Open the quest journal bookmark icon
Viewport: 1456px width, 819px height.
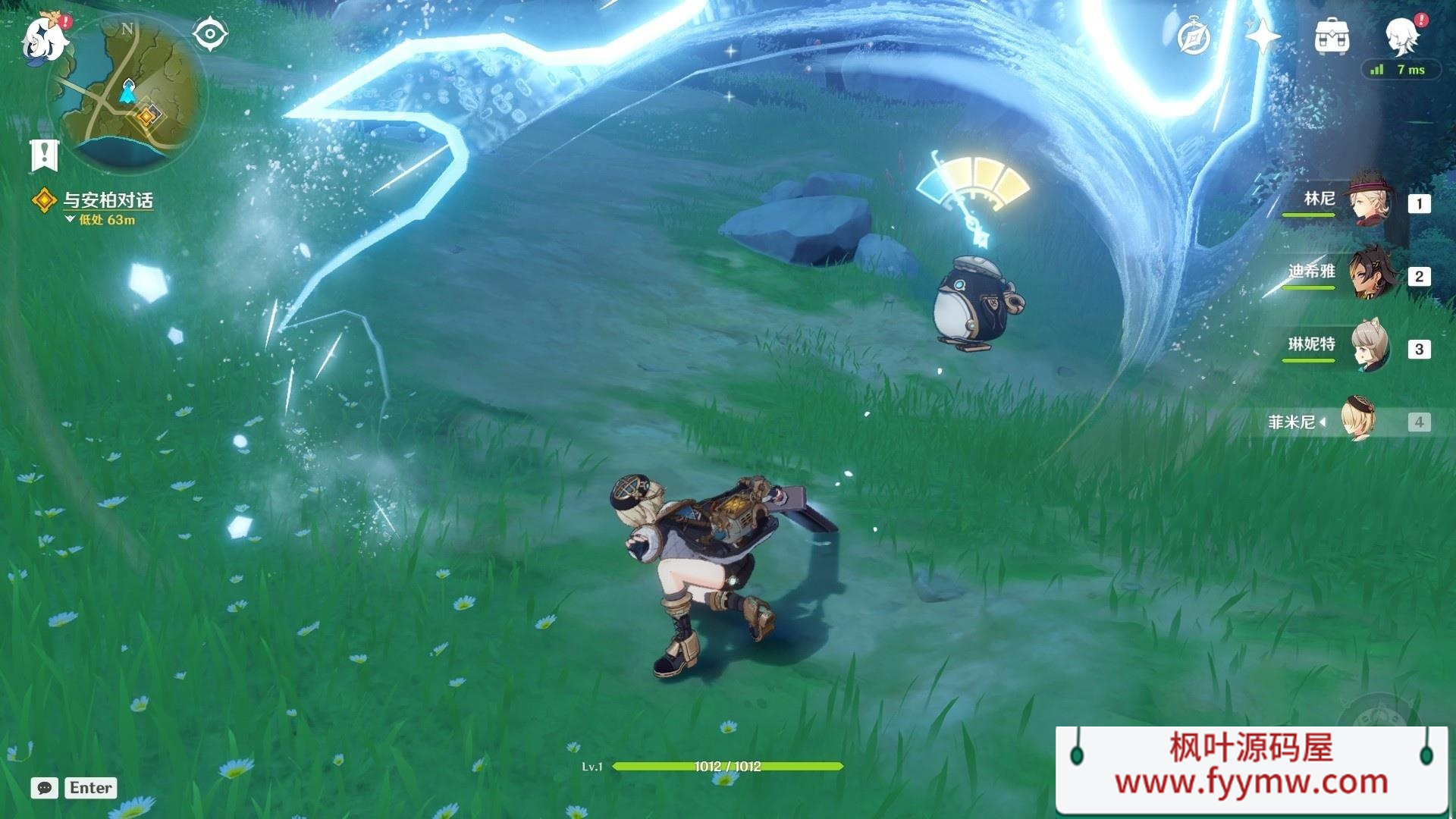click(44, 155)
